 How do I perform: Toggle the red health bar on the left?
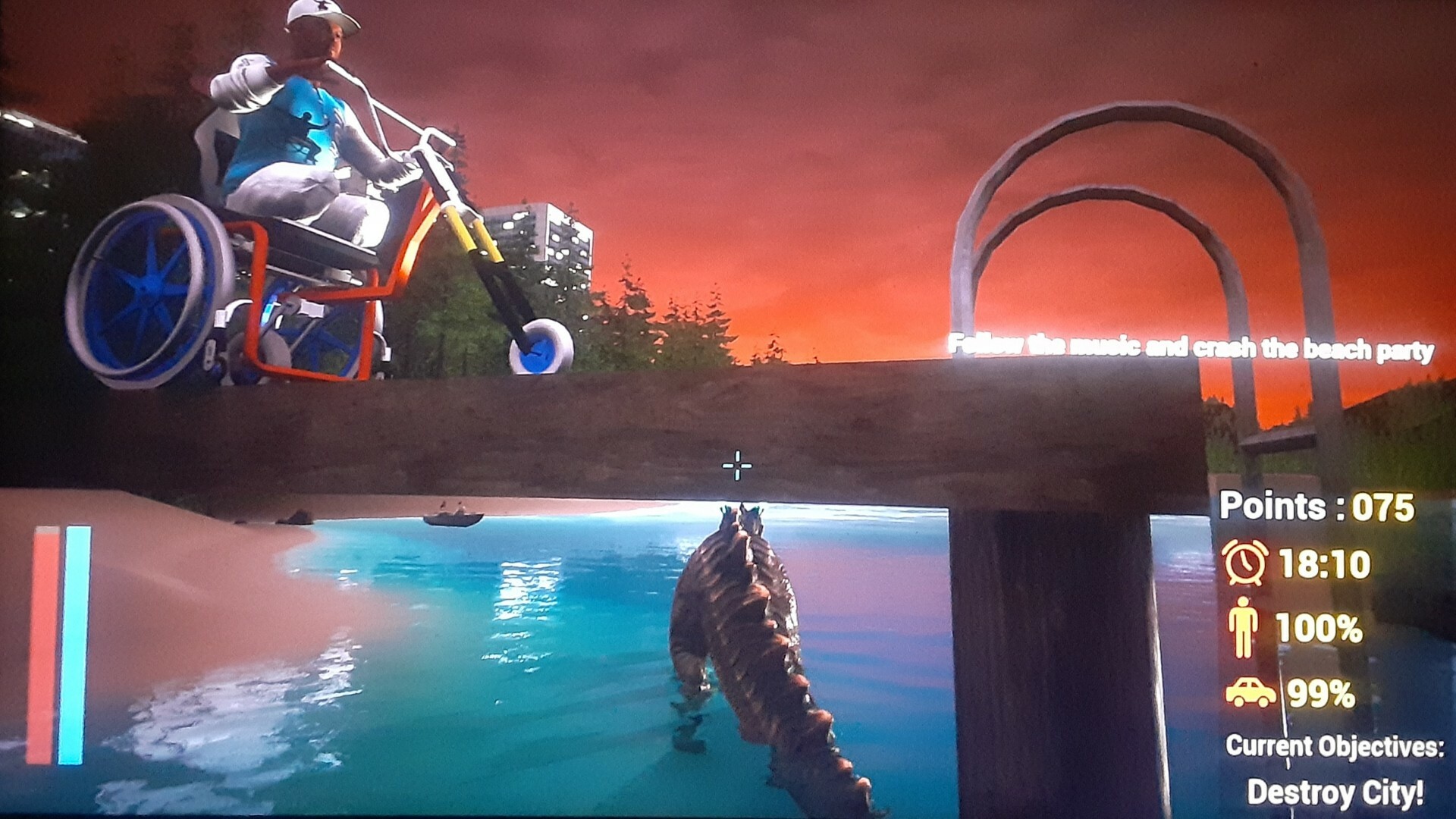[x=47, y=645]
